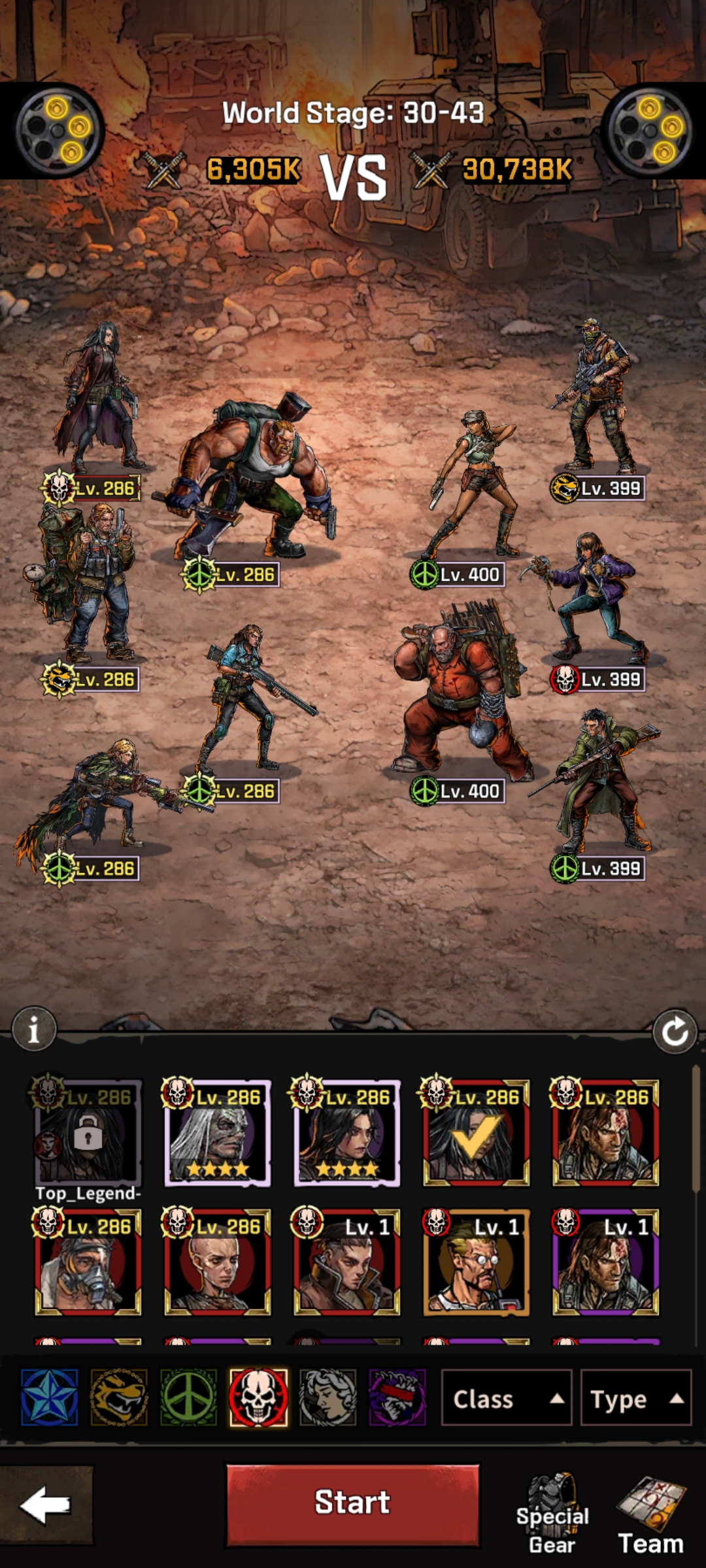Filter heroes by the green peace faction

pos(188,1397)
